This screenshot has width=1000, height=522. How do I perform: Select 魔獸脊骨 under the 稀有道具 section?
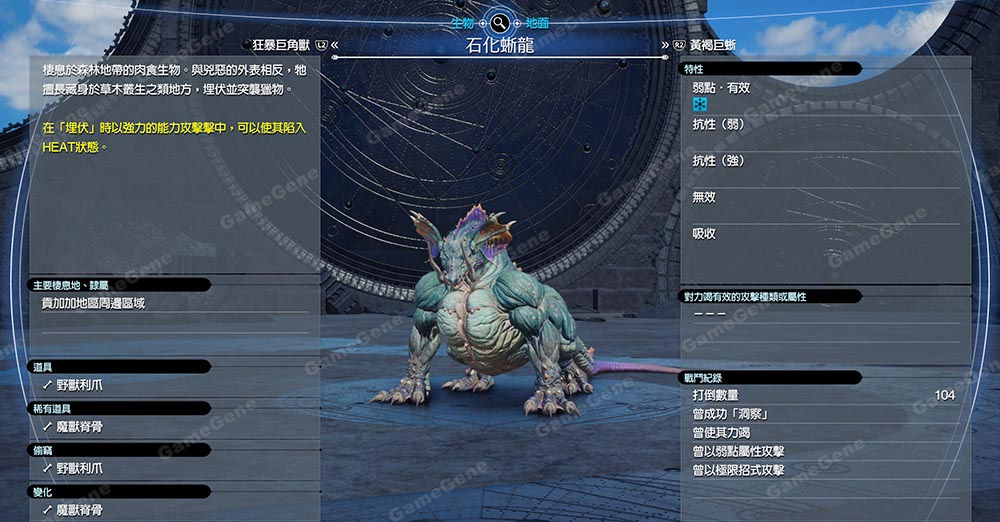click(x=78, y=426)
